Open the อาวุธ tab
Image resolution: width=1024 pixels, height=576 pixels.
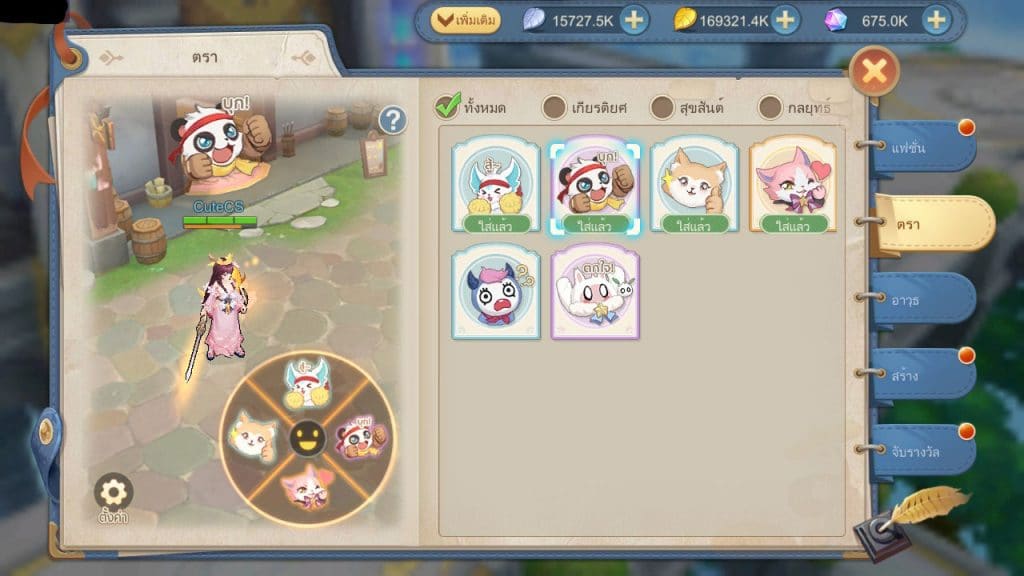point(920,299)
